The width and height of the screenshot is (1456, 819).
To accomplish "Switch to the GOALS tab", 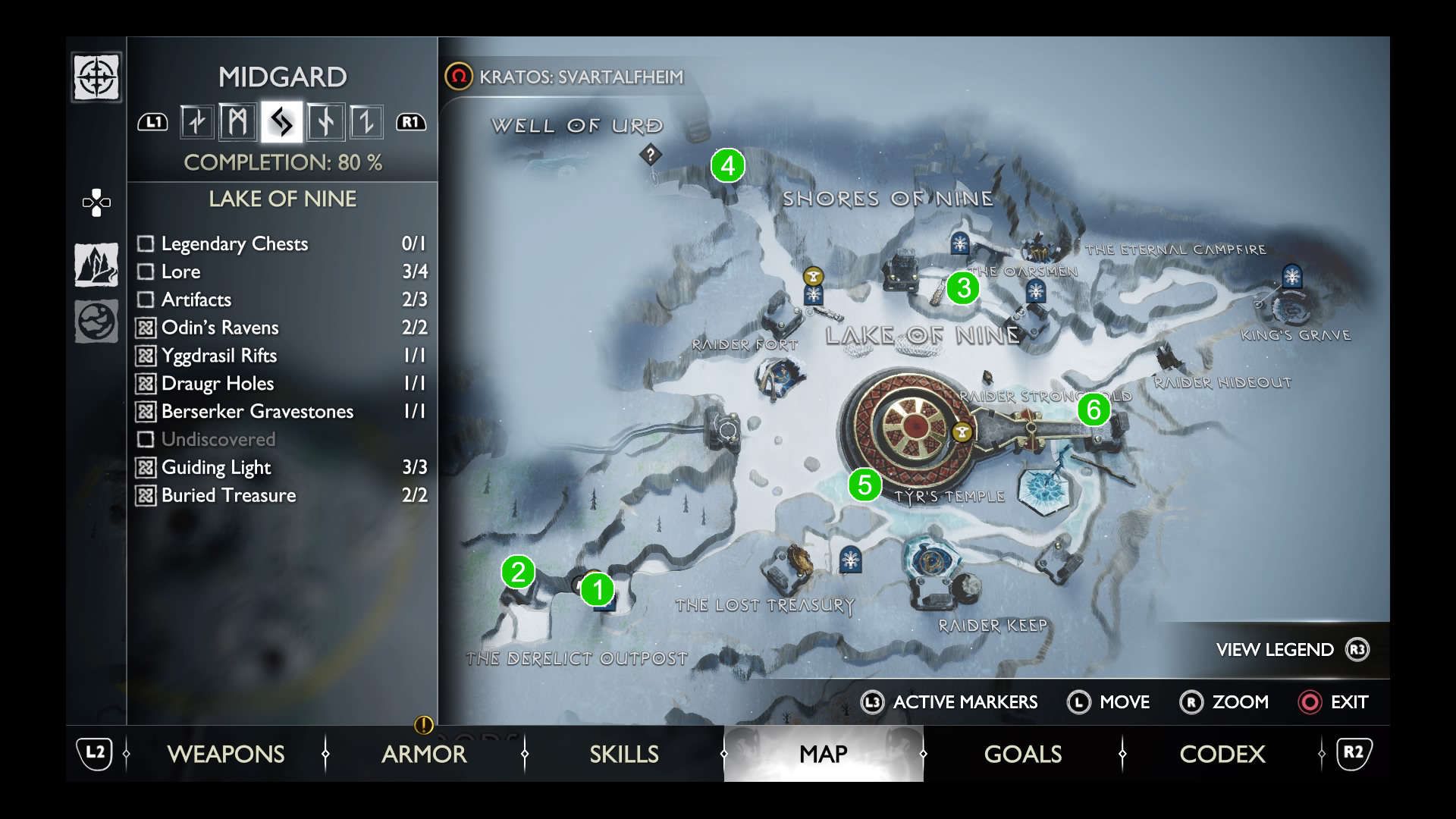I will [1022, 754].
